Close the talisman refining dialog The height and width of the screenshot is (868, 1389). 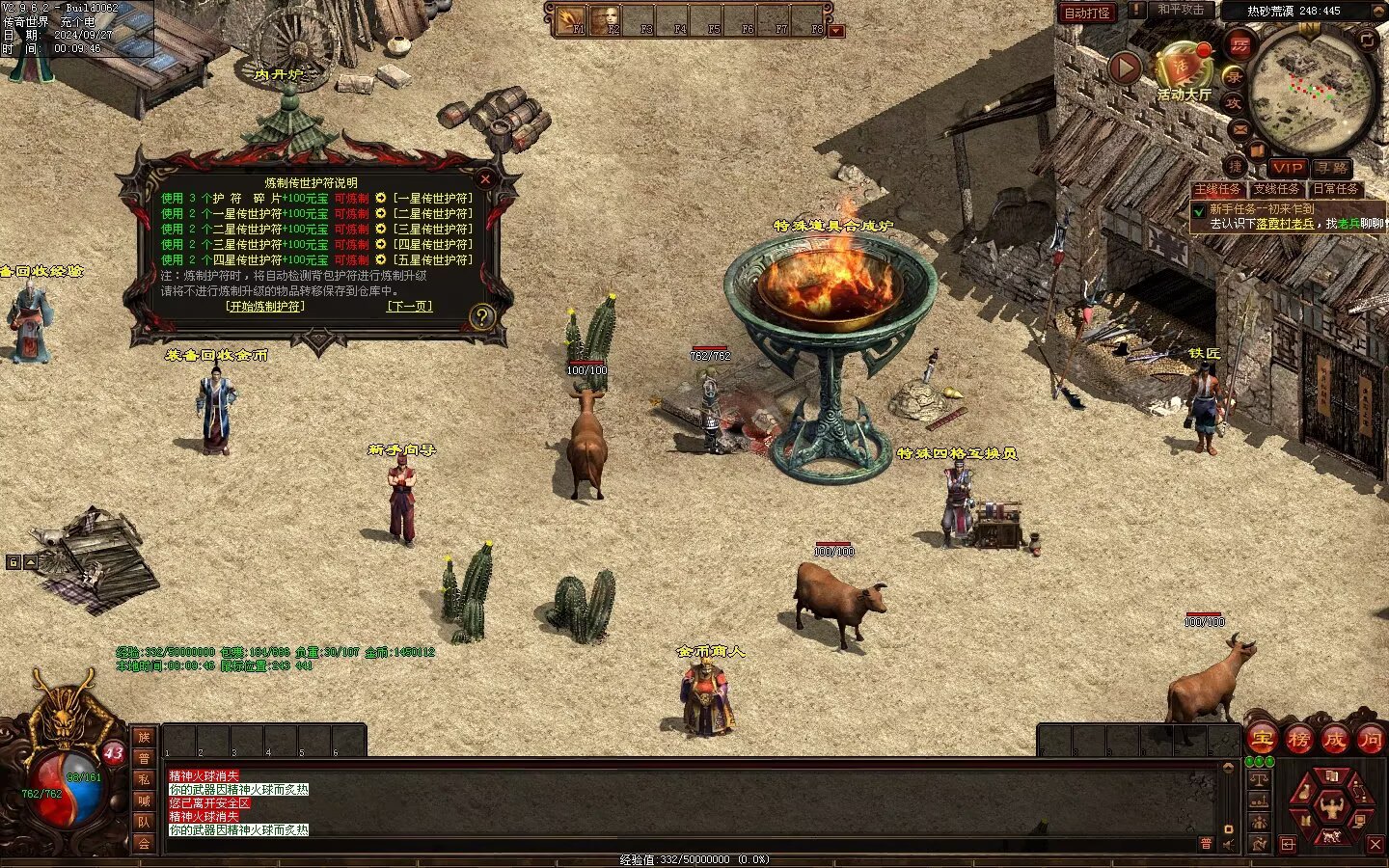click(485, 179)
